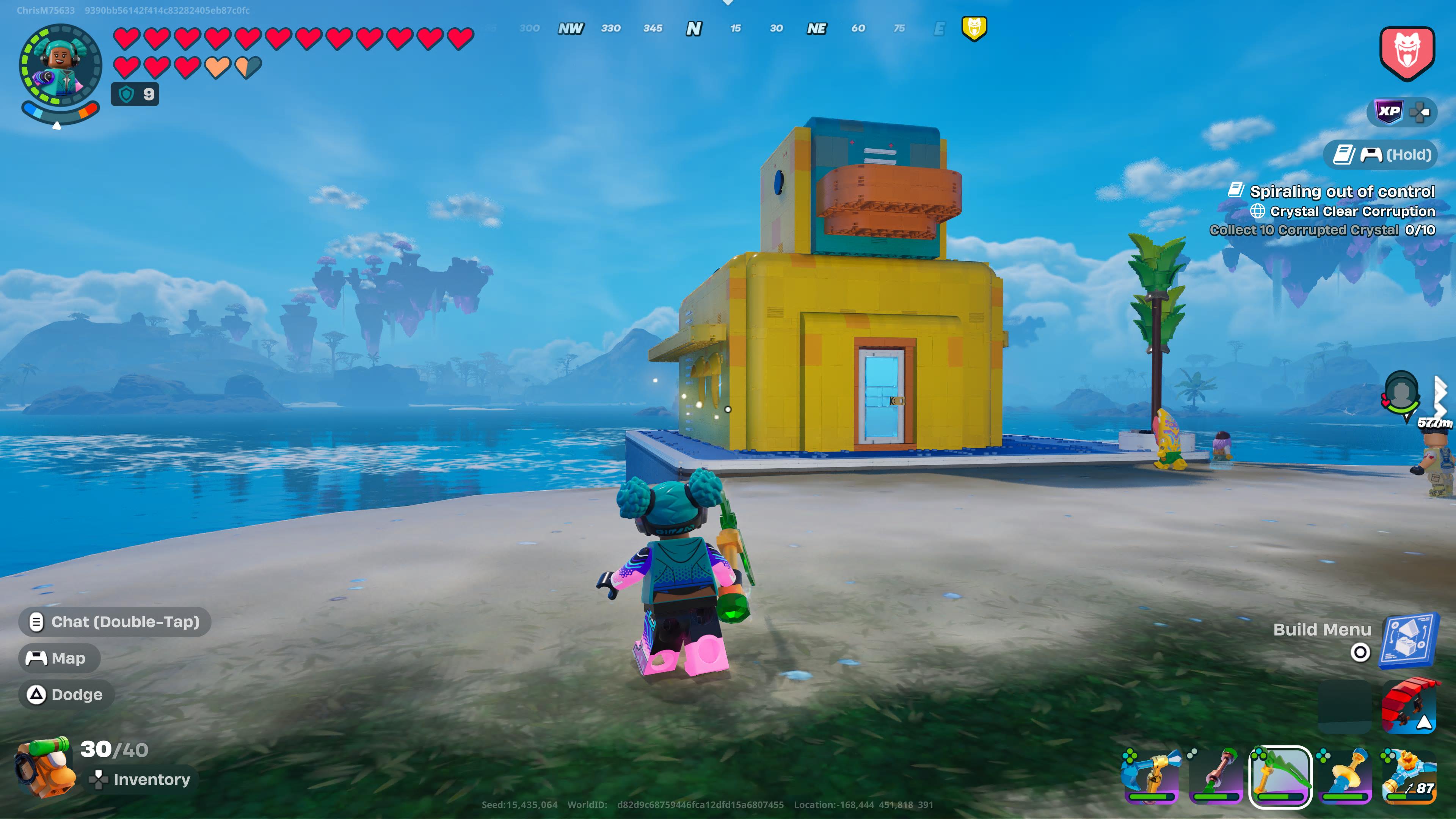Select the red glider equipment slot
The width and height of the screenshot is (1456, 819).
[1409, 706]
